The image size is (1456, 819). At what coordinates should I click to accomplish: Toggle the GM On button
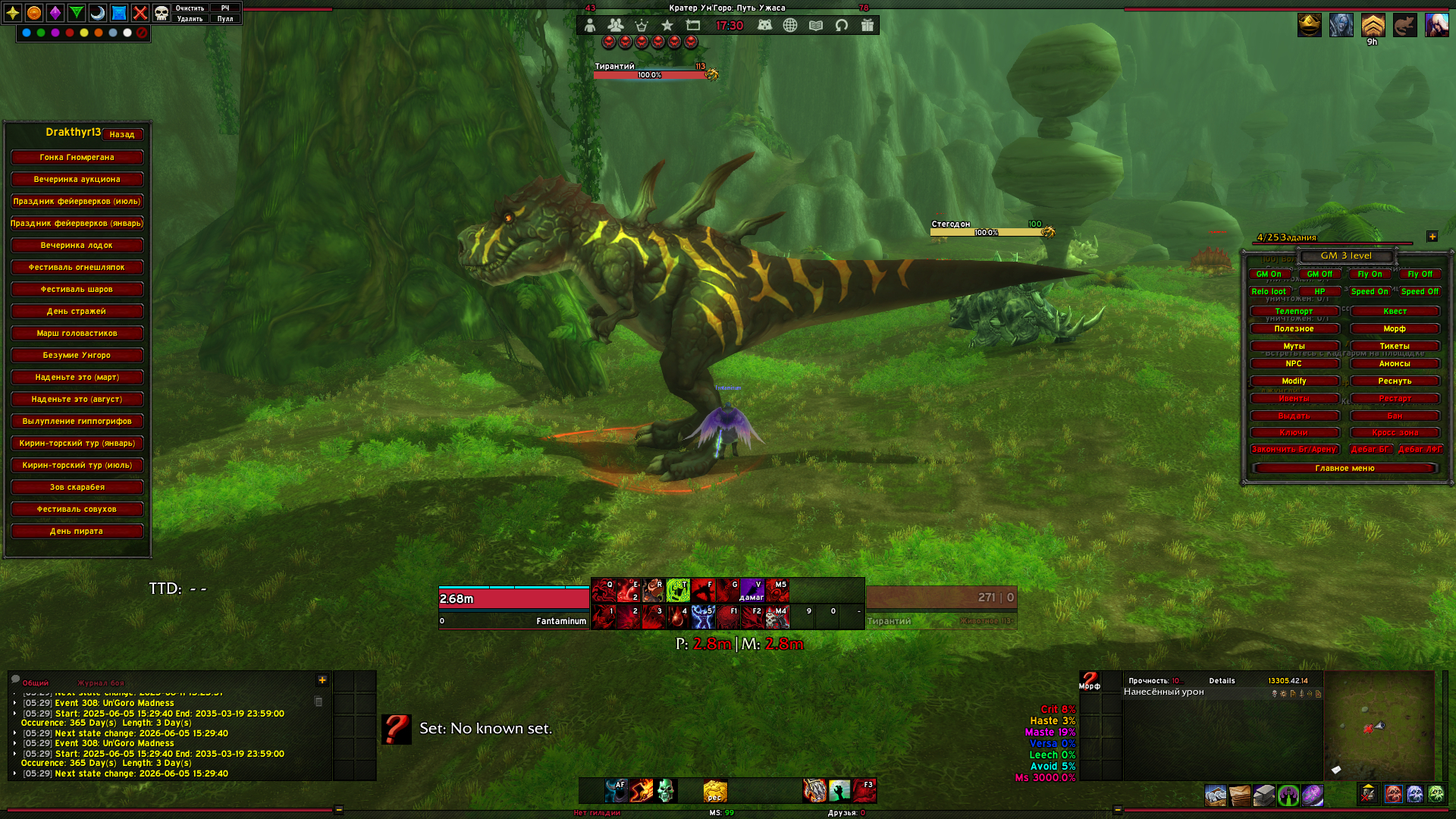[x=1269, y=274]
